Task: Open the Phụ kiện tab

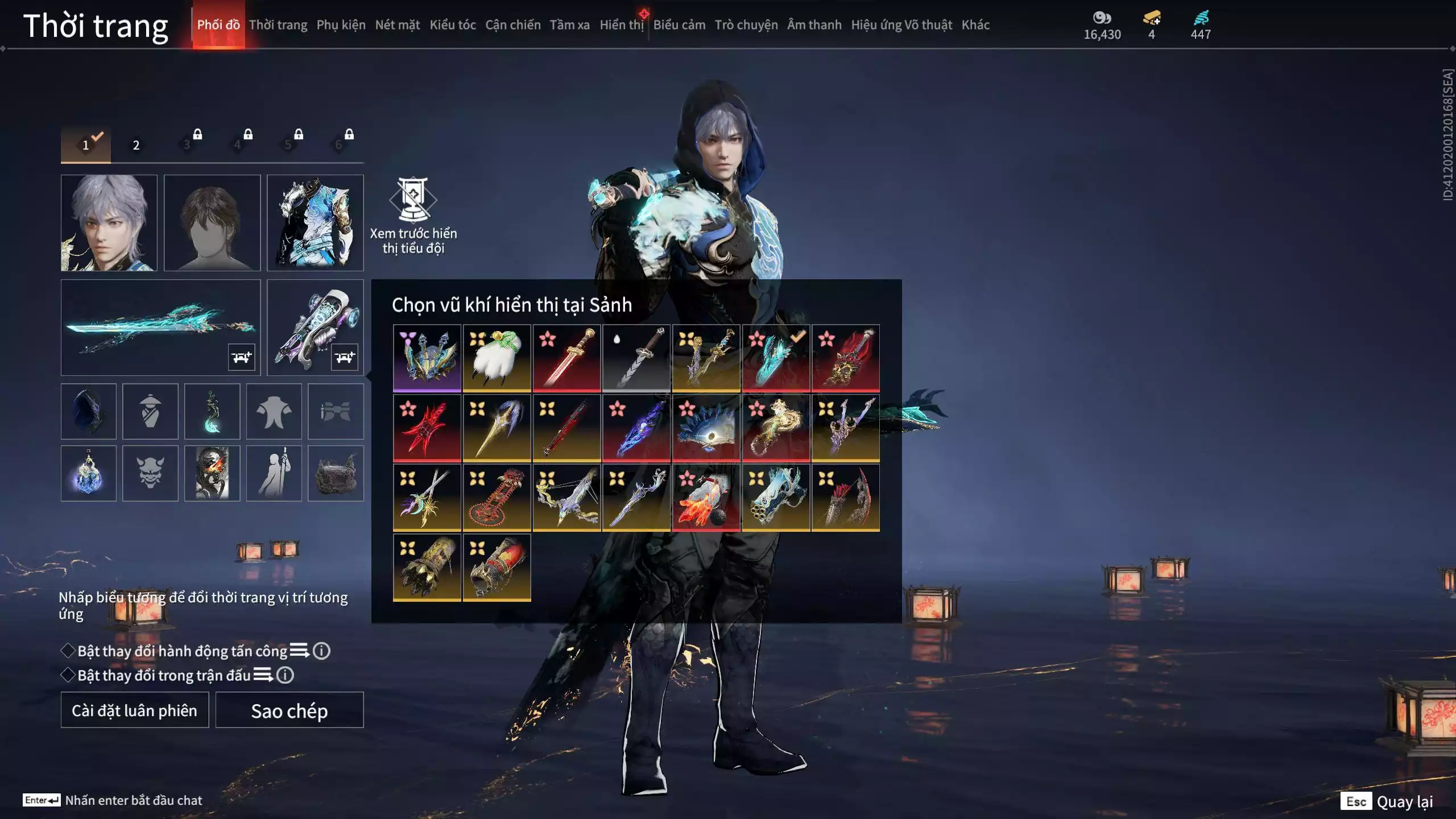Action: (341, 25)
